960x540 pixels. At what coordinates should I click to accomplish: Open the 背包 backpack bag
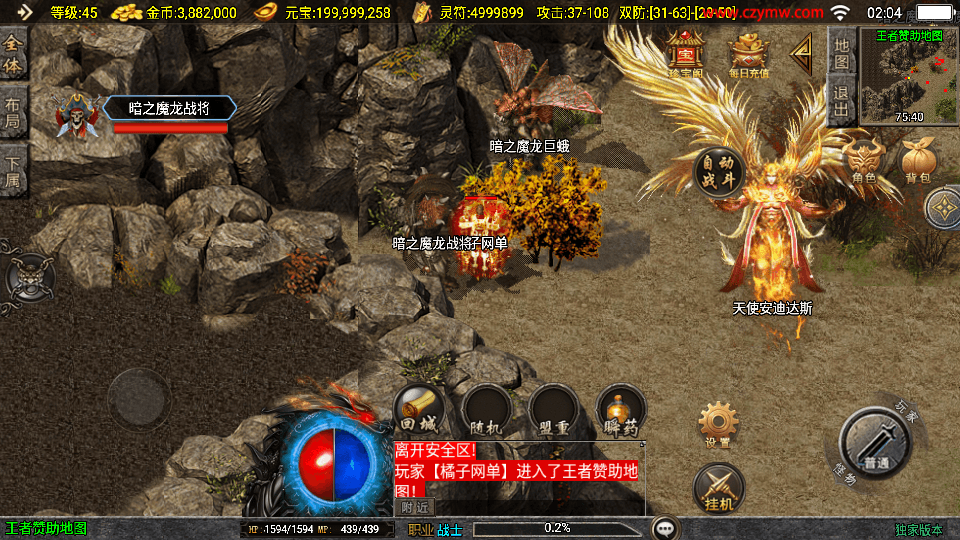(917, 162)
